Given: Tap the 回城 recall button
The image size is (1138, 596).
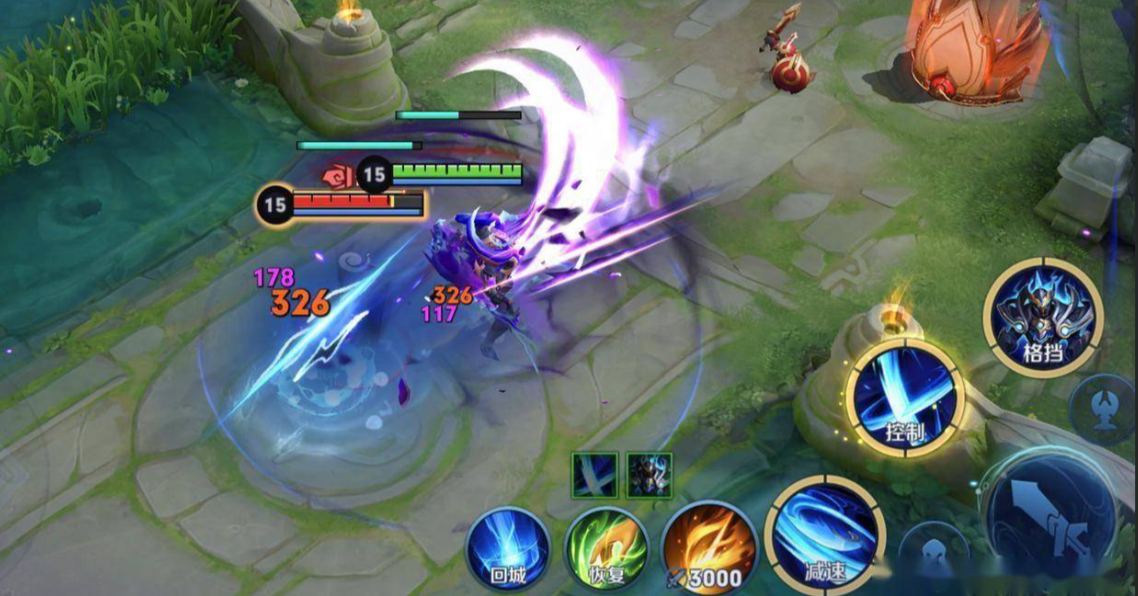Looking at the screenshot, I should pos(508,549).
